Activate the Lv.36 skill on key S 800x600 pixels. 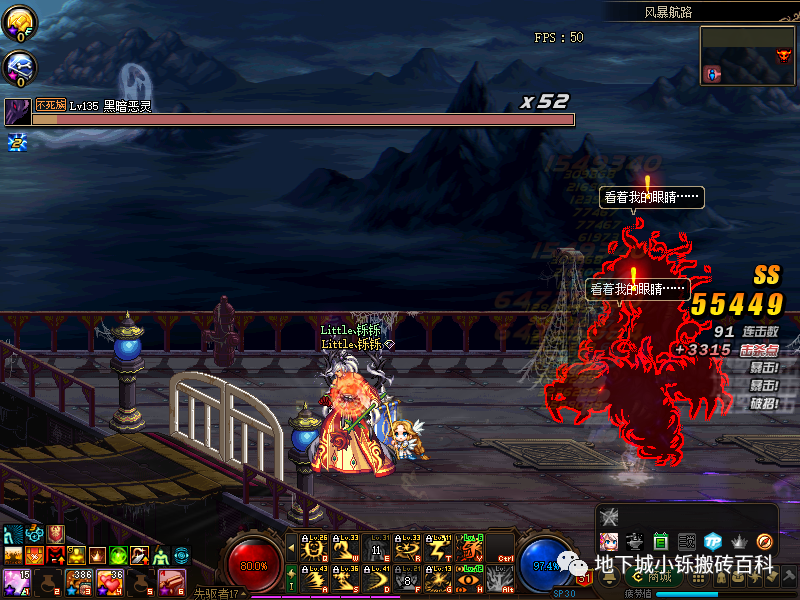pyautogui.click(x=346, y=579)
